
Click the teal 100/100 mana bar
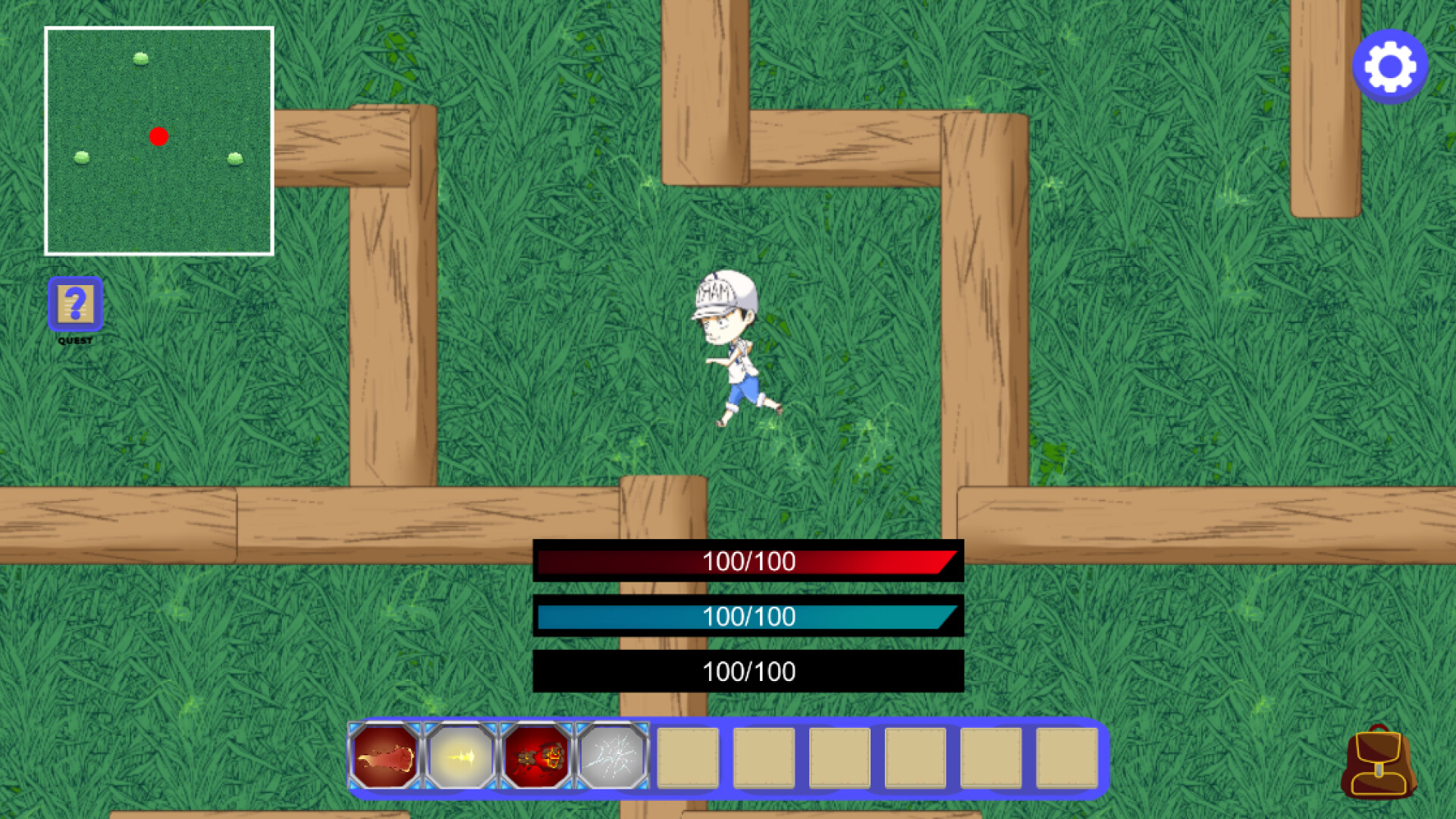click(x=748, y=617)
